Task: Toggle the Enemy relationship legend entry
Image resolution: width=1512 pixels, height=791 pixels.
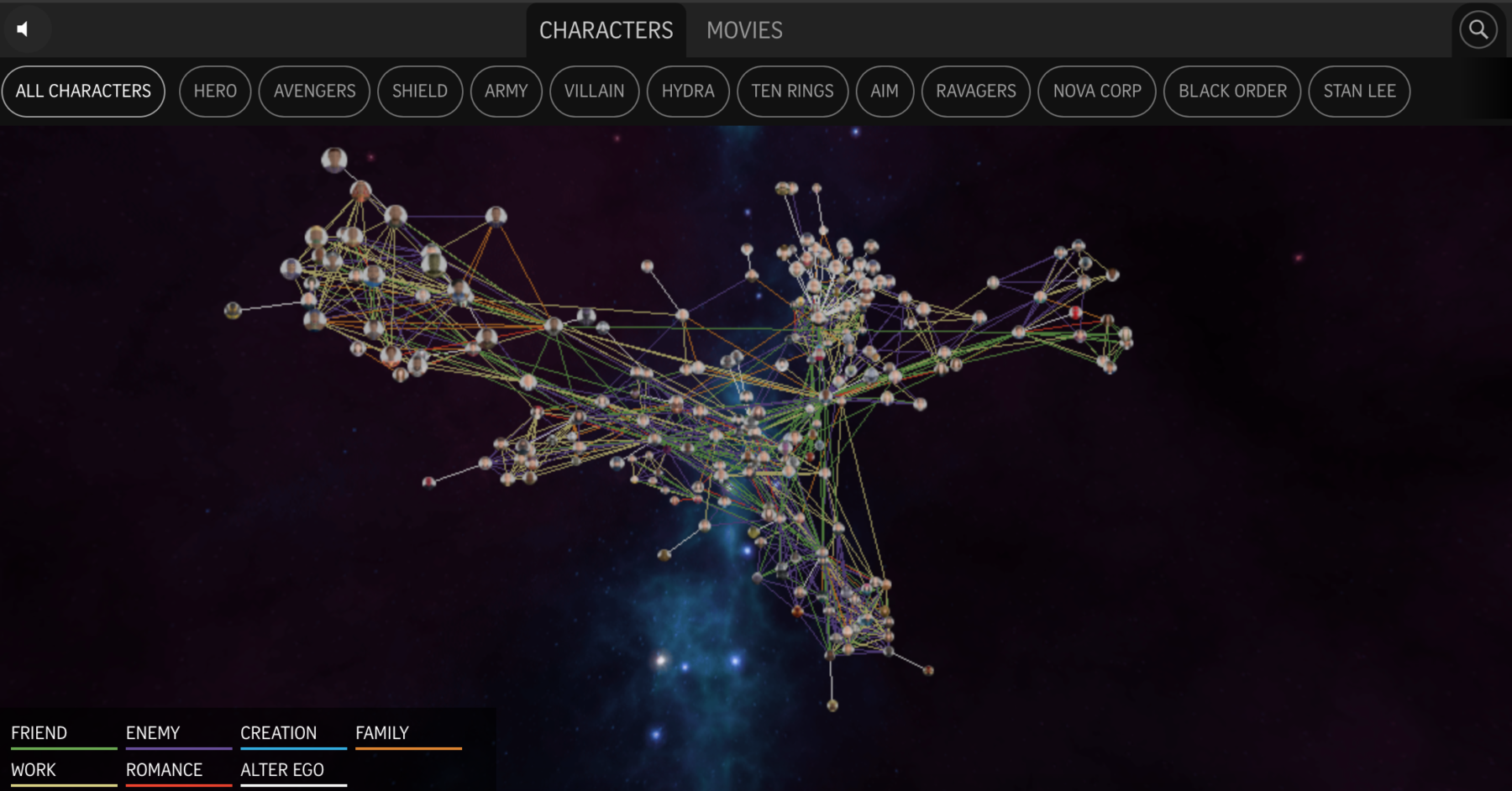Action: point(153,733)
